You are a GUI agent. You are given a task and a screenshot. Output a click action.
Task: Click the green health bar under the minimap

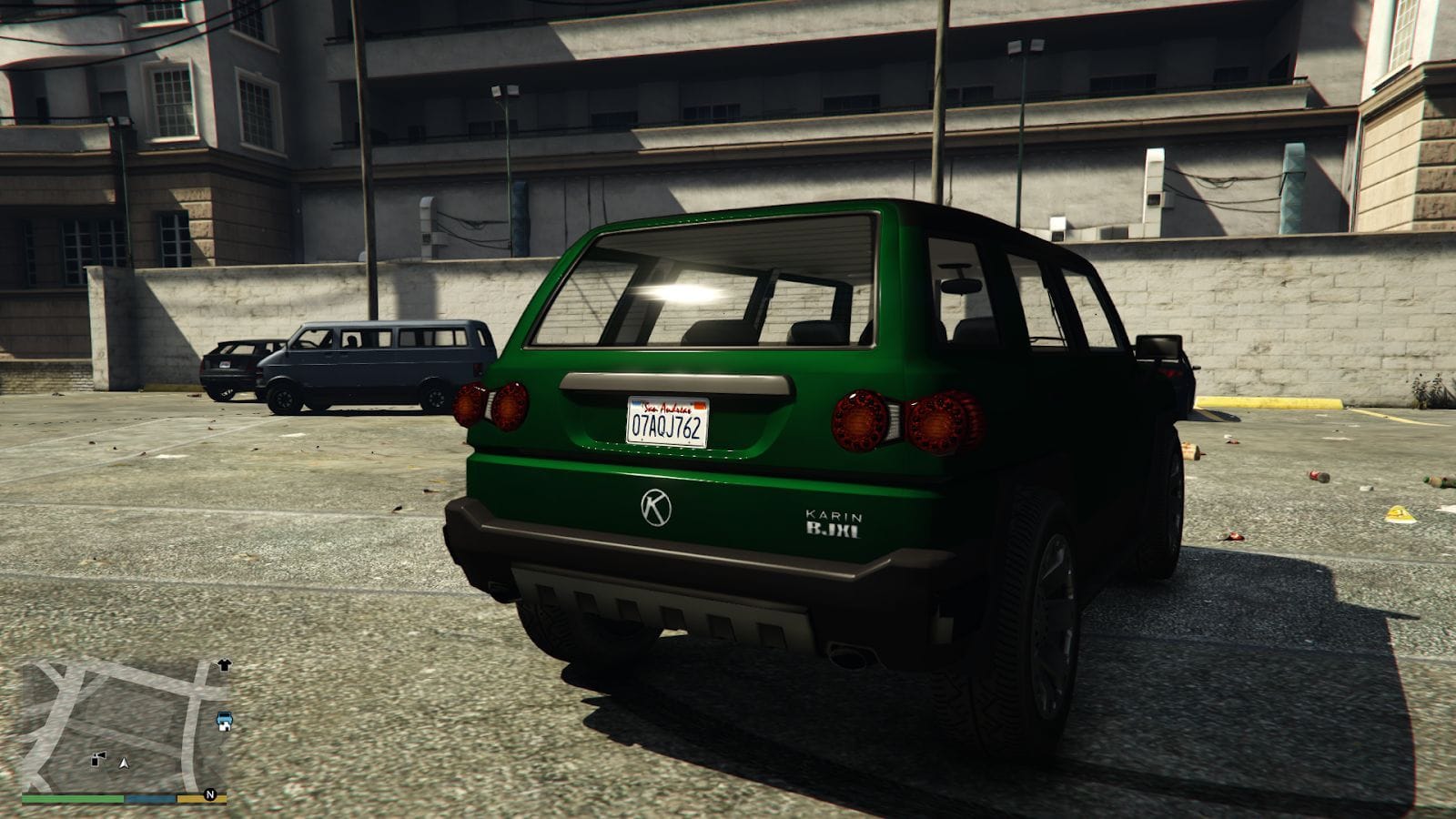(x=71, y=799)
